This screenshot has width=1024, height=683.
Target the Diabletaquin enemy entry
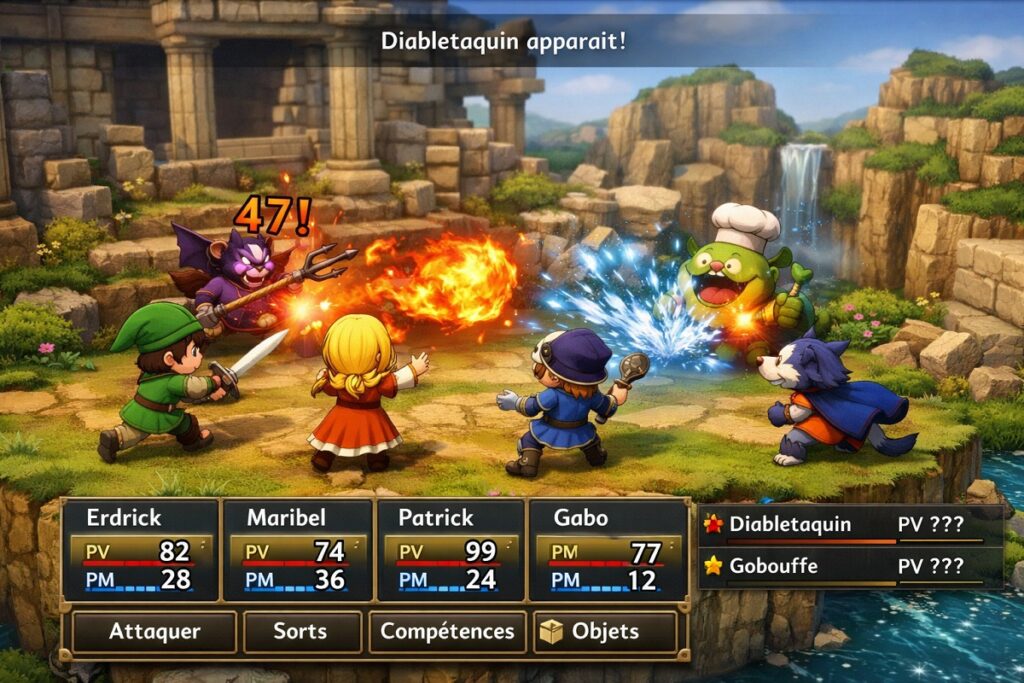pyautogui.click(x=850, y=524)
